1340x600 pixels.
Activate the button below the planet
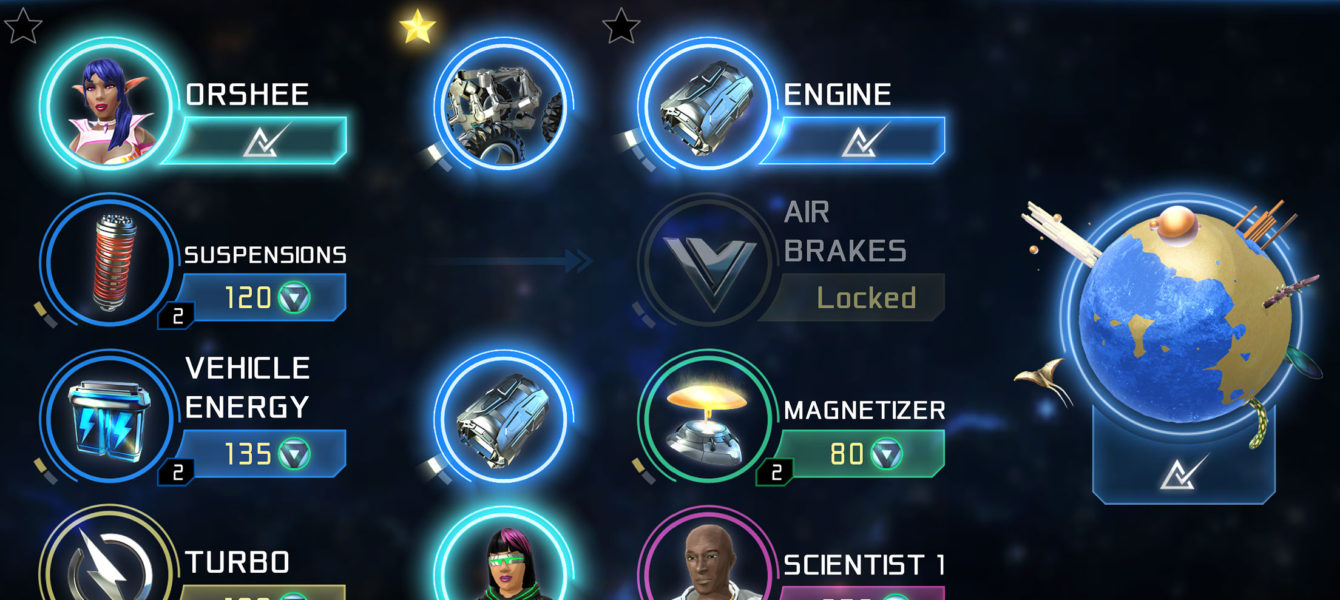[x=1184, y=468]
